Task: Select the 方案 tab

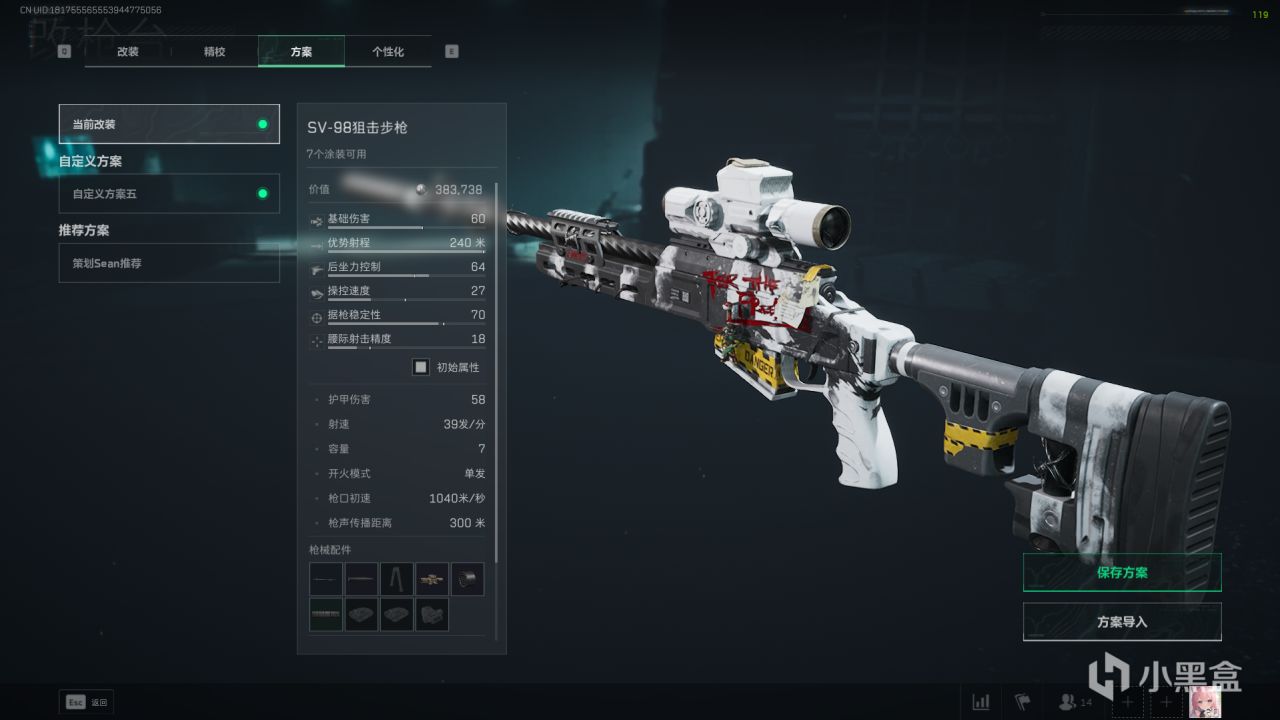Action: 301,51
